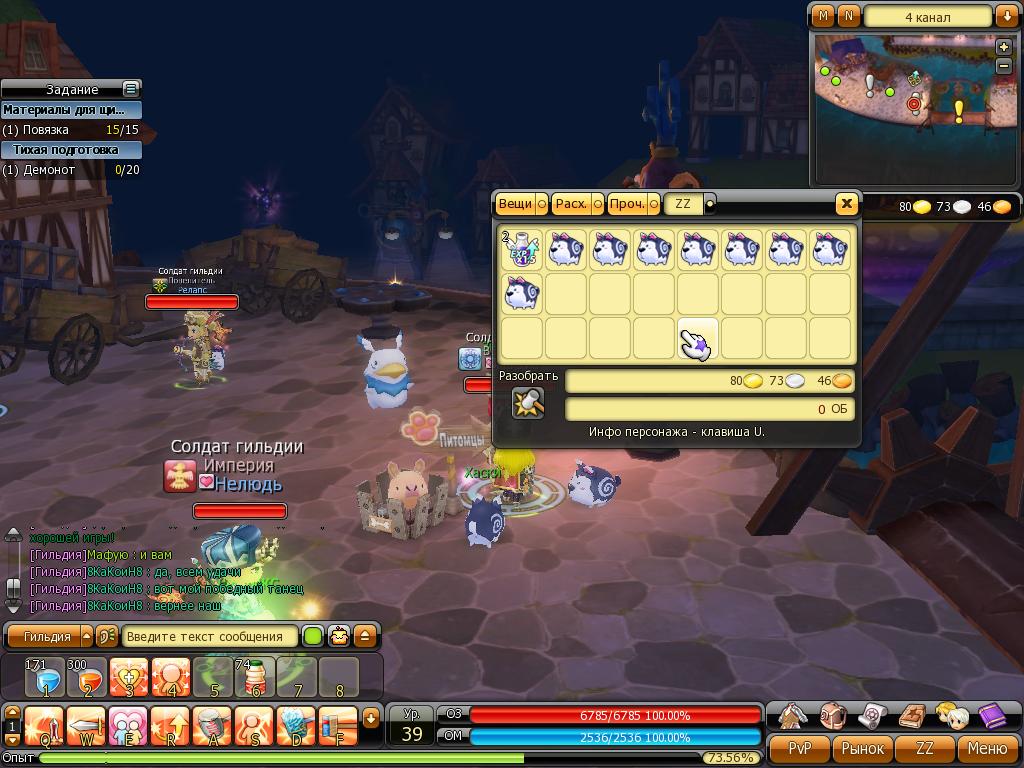Select the Проч. inventory tab
Image resolution: width=1024 pixels, height=768 pixels.
coord(628,204)
